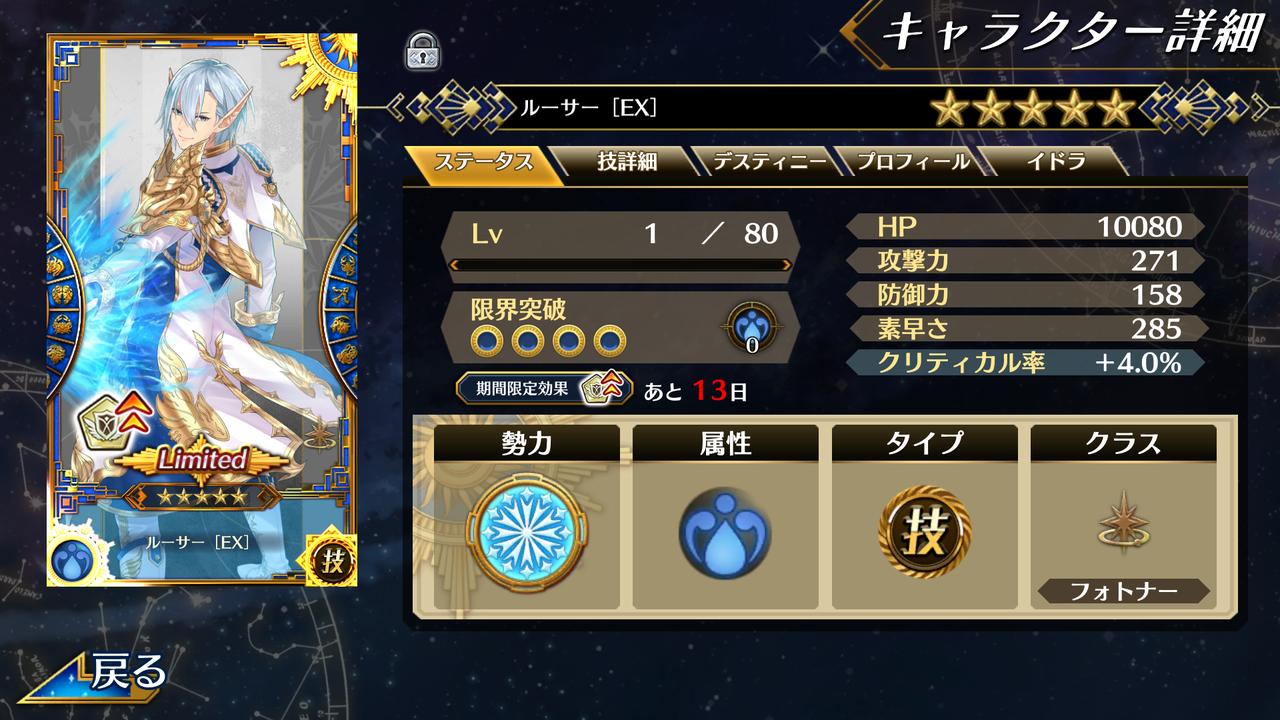
Task: Switch to the 技詳細 tab
Action: pyautogui.click(x=625, y=160)
